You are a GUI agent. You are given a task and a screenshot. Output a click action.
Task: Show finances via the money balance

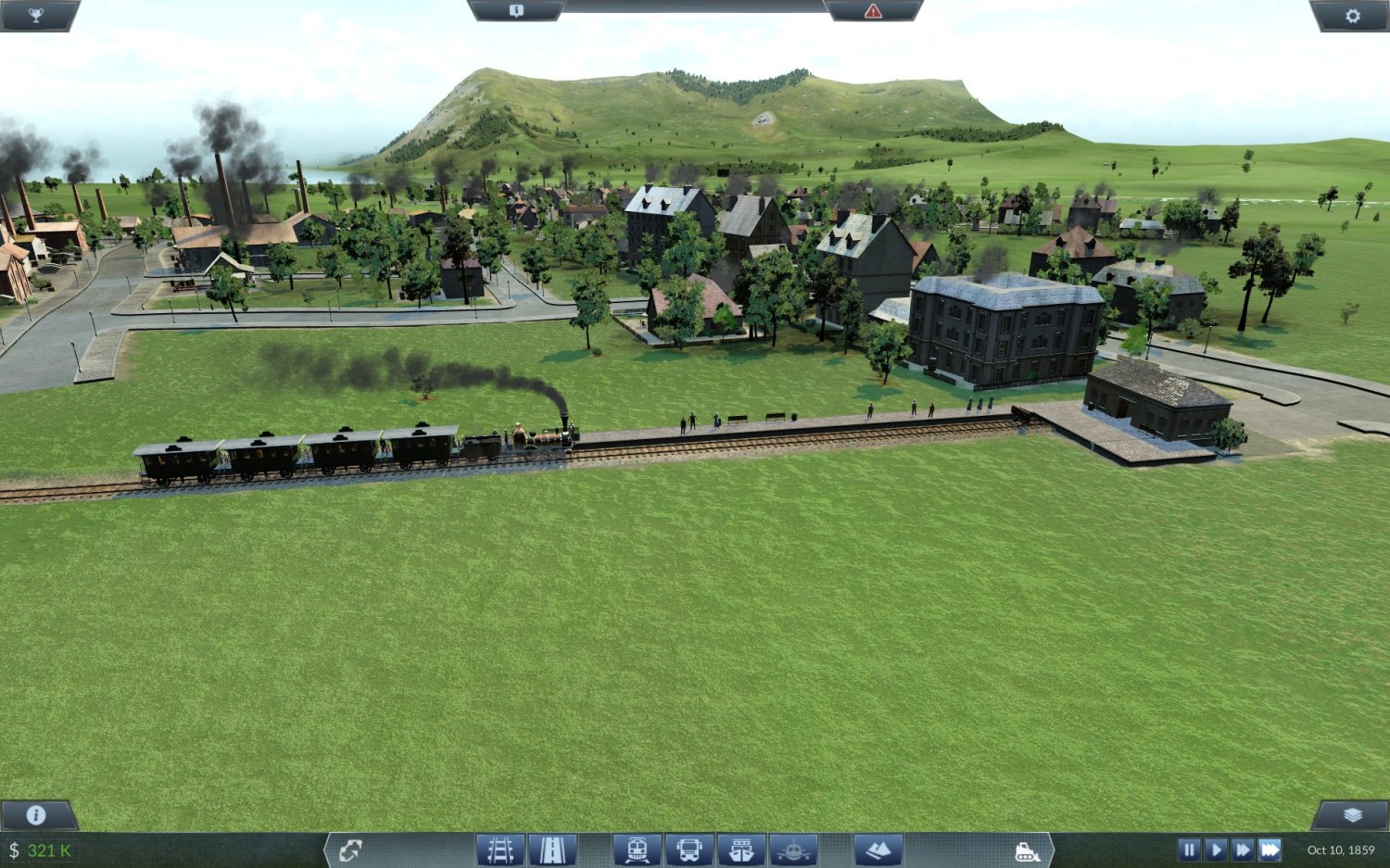tap(42, 849)
